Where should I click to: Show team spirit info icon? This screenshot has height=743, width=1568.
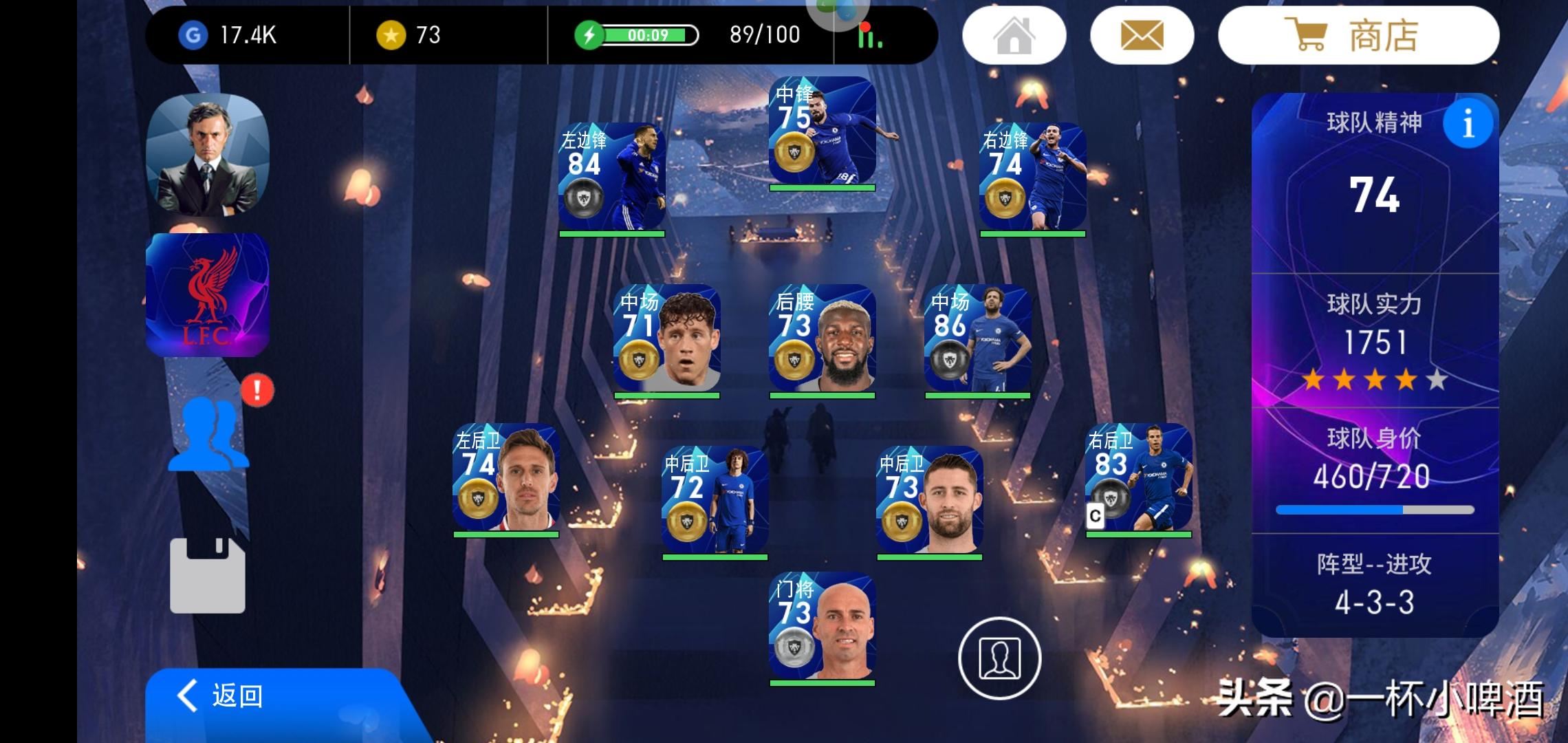[1468, 125]
